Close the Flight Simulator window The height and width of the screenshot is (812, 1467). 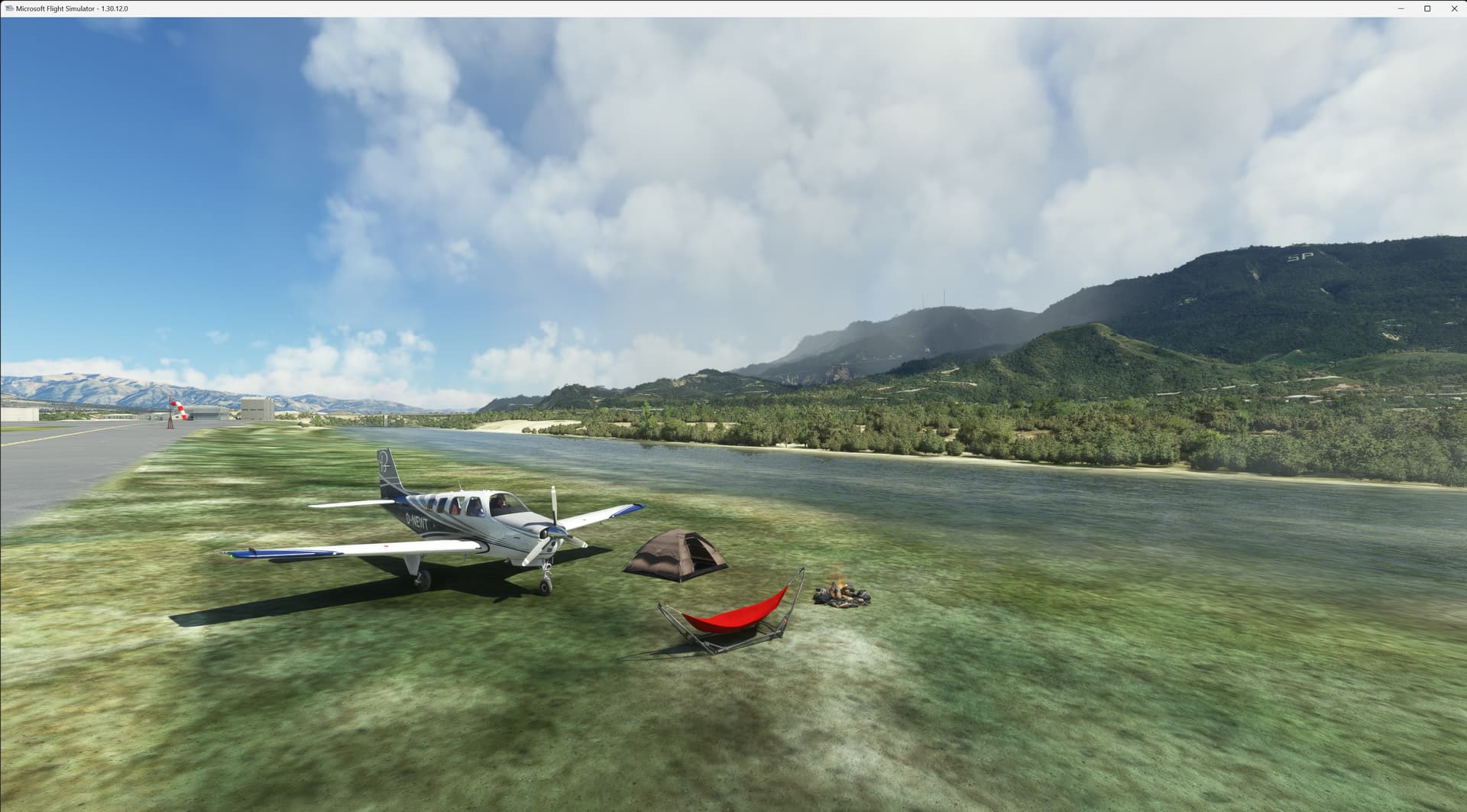click(x=1454, y=9)
